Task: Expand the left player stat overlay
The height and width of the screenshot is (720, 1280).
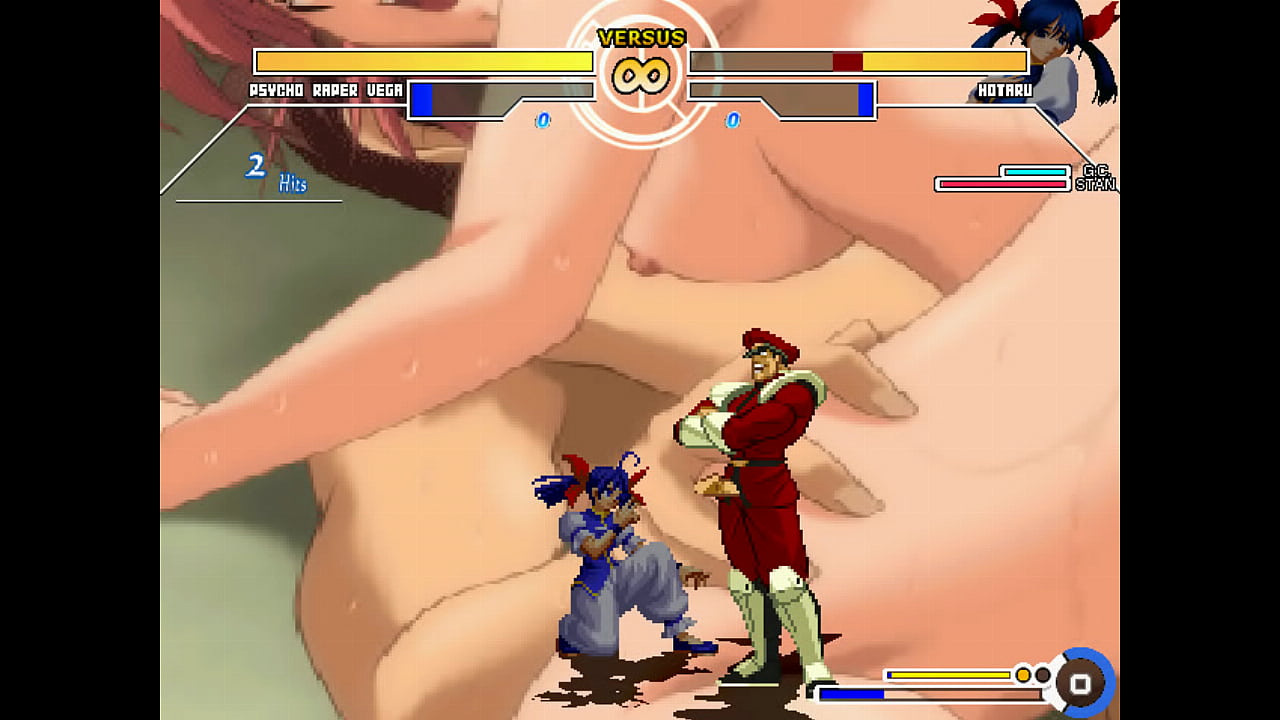Action: coord(420,80)
